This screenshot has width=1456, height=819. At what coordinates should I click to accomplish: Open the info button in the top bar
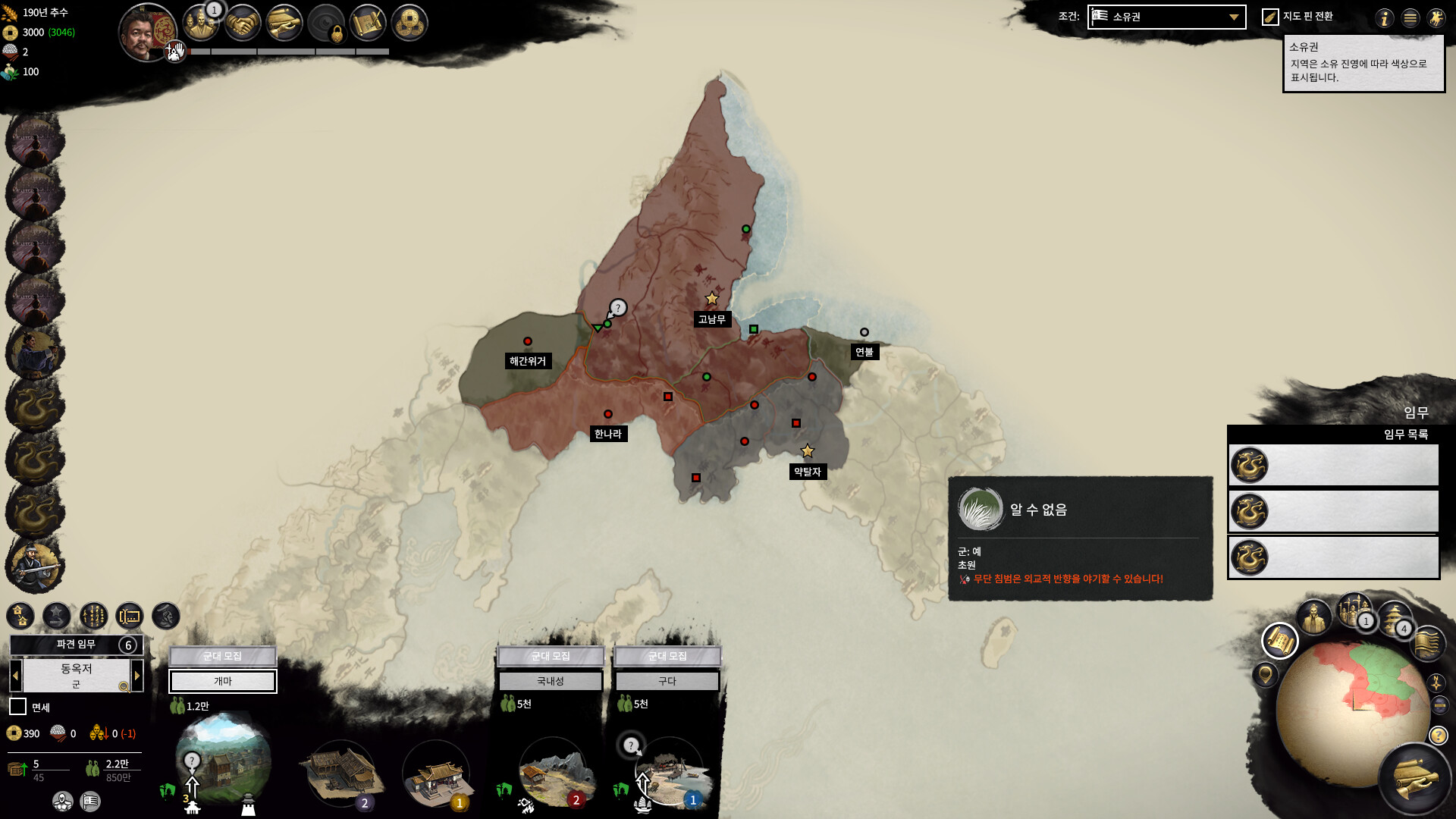[x=1385, y=18]
